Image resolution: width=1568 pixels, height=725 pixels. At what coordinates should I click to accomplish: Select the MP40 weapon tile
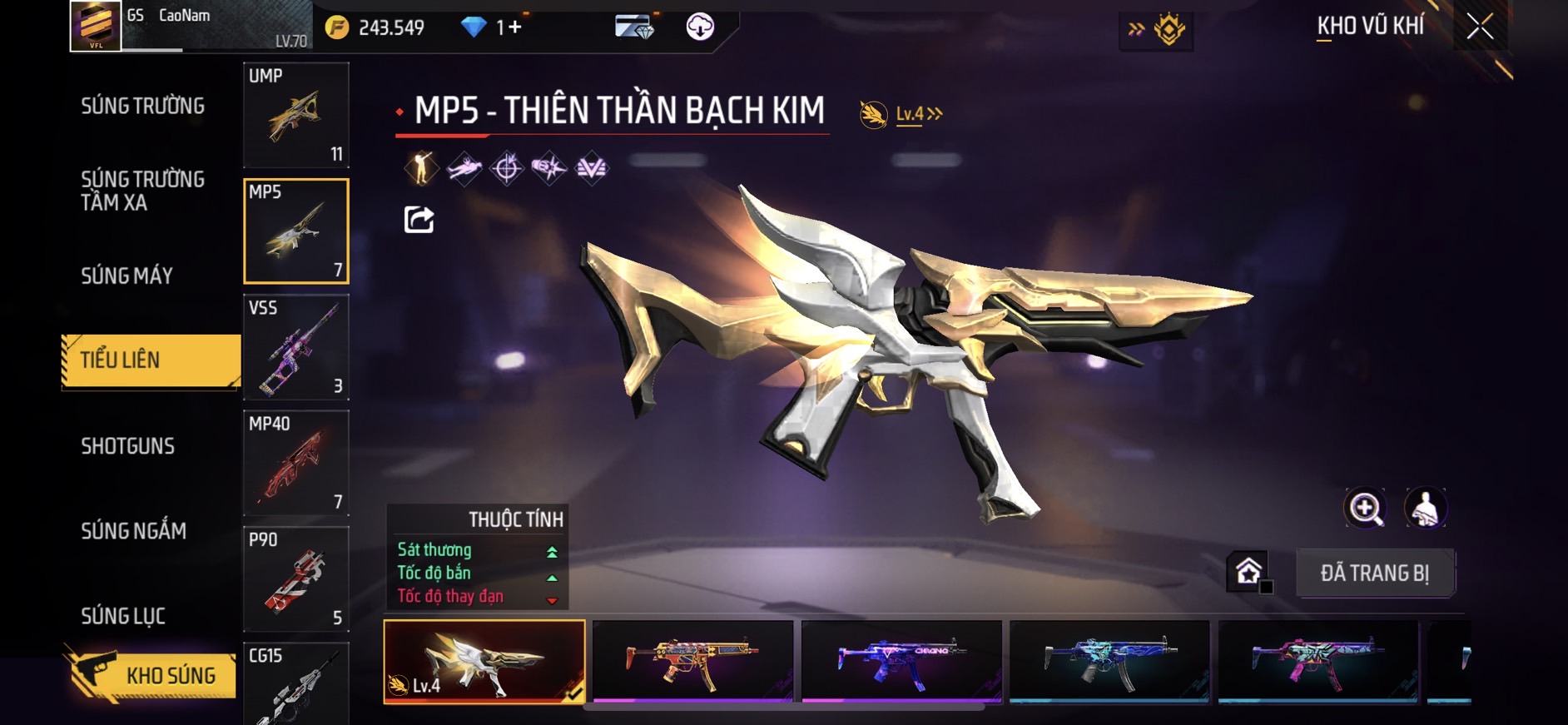pyautogui.click(x=295, y=463)
